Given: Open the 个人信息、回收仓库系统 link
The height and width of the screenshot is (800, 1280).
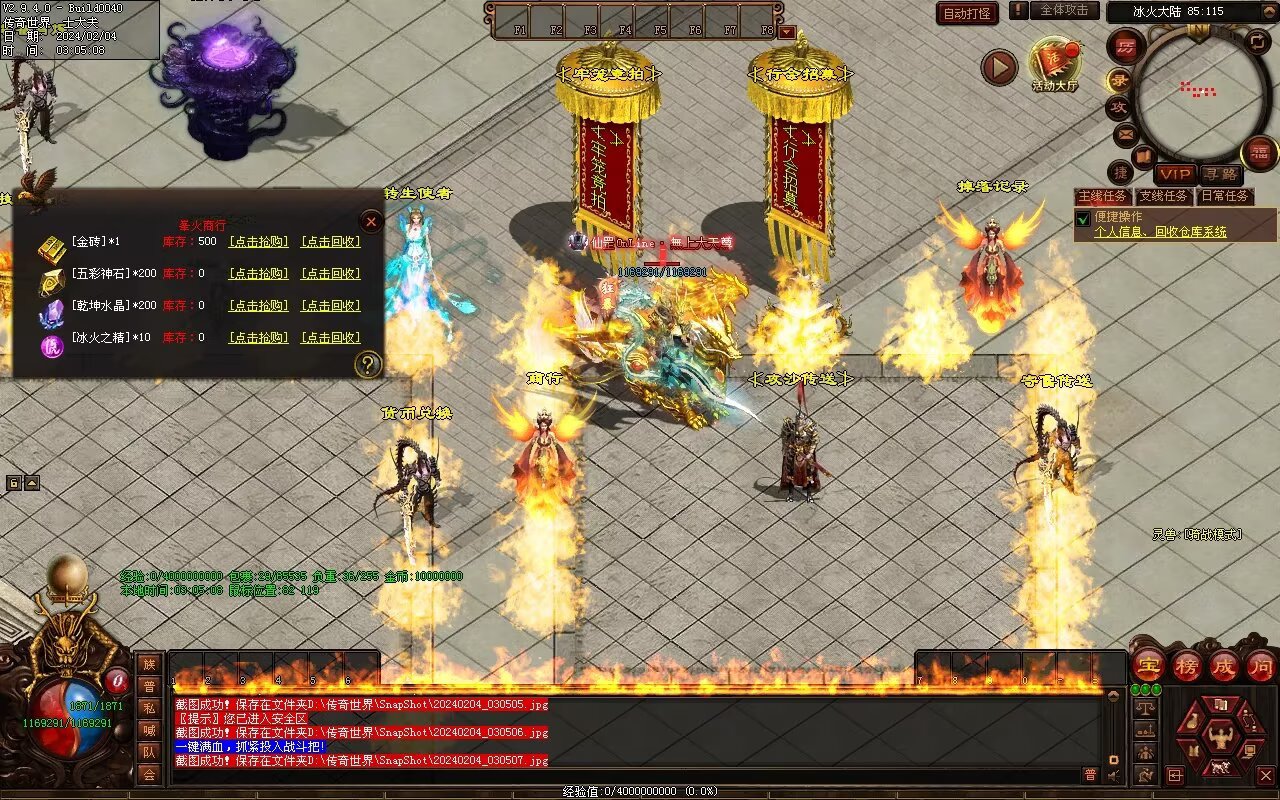Looking at the screenshot, I should tap(1160, 232).
